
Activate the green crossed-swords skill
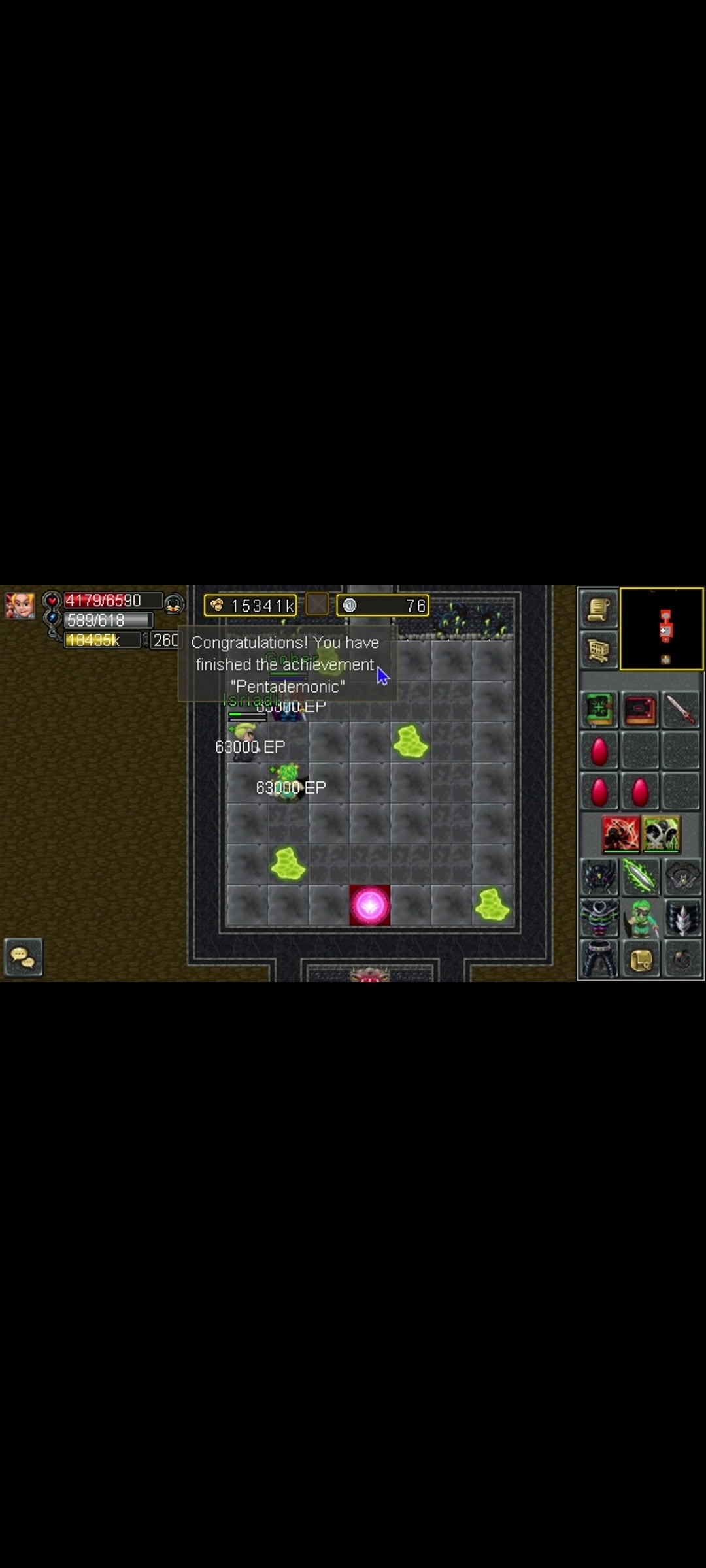coord(662,834)
